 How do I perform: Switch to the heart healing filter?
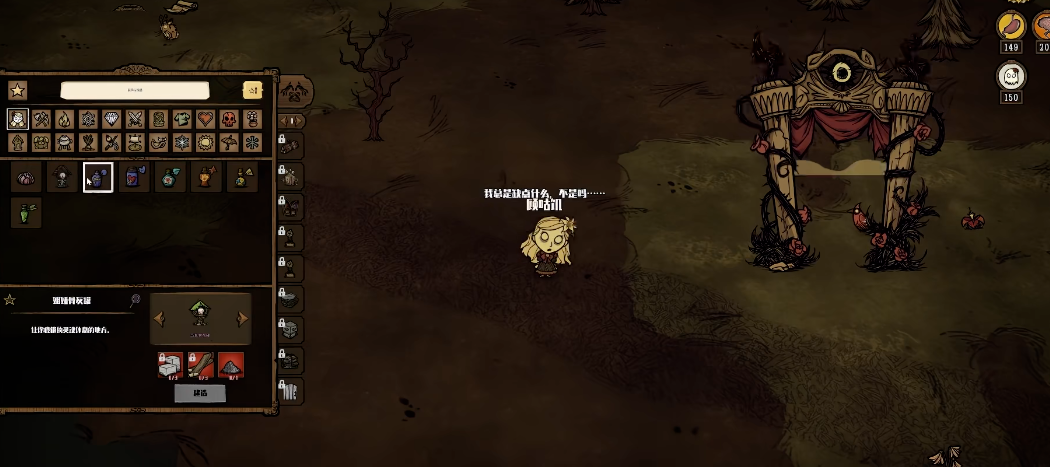205,120
